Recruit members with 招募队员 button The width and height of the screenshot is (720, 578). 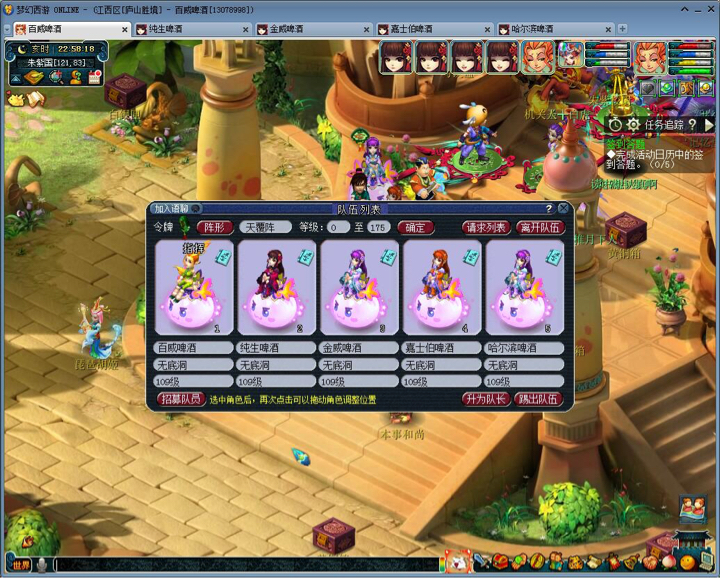pyautogui.click(x=181, y=399)
